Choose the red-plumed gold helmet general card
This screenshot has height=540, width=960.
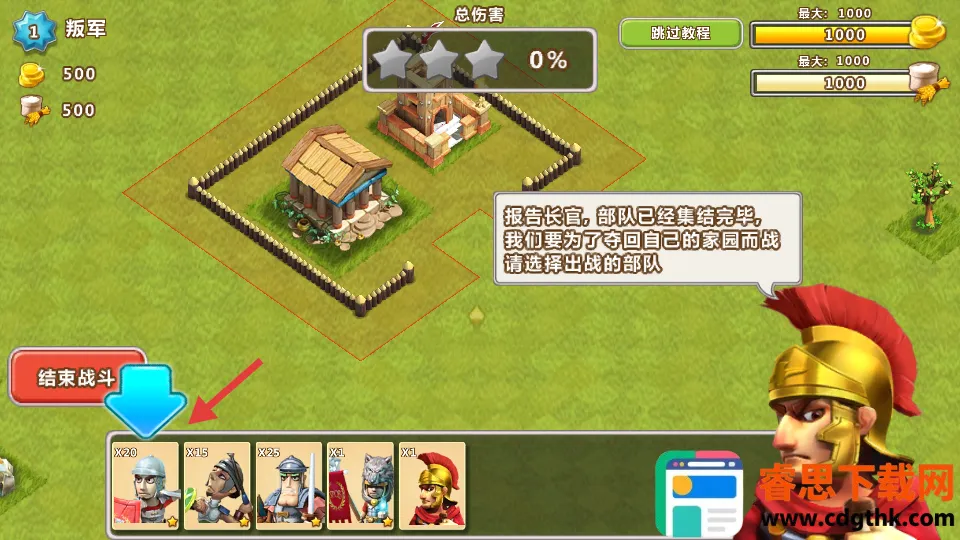[432, 485]
